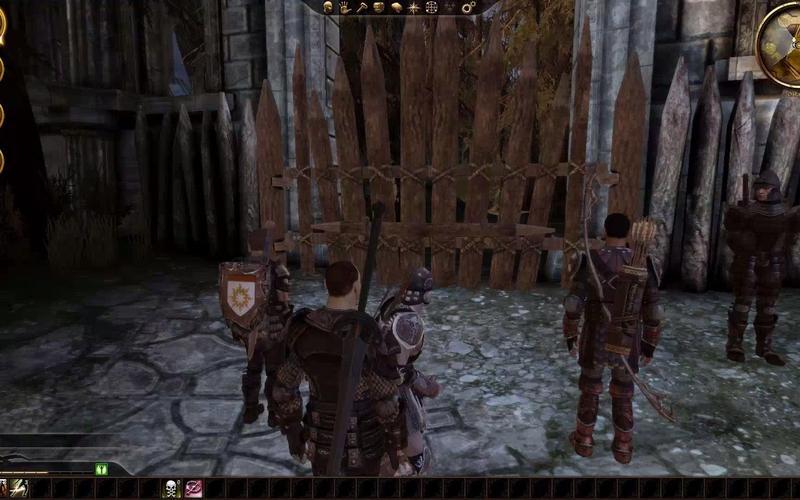This screenshot has width=800, height=500.
Task: Open the game menu gears icon
Action: [x=467, y=8]
